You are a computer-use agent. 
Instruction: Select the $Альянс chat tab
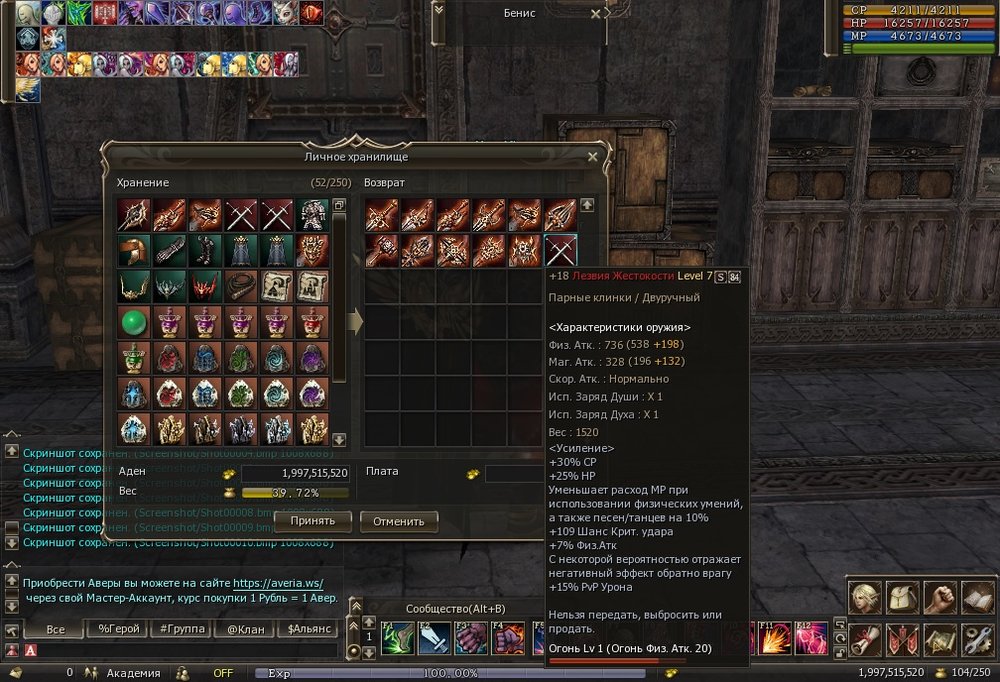click(306, 629)
